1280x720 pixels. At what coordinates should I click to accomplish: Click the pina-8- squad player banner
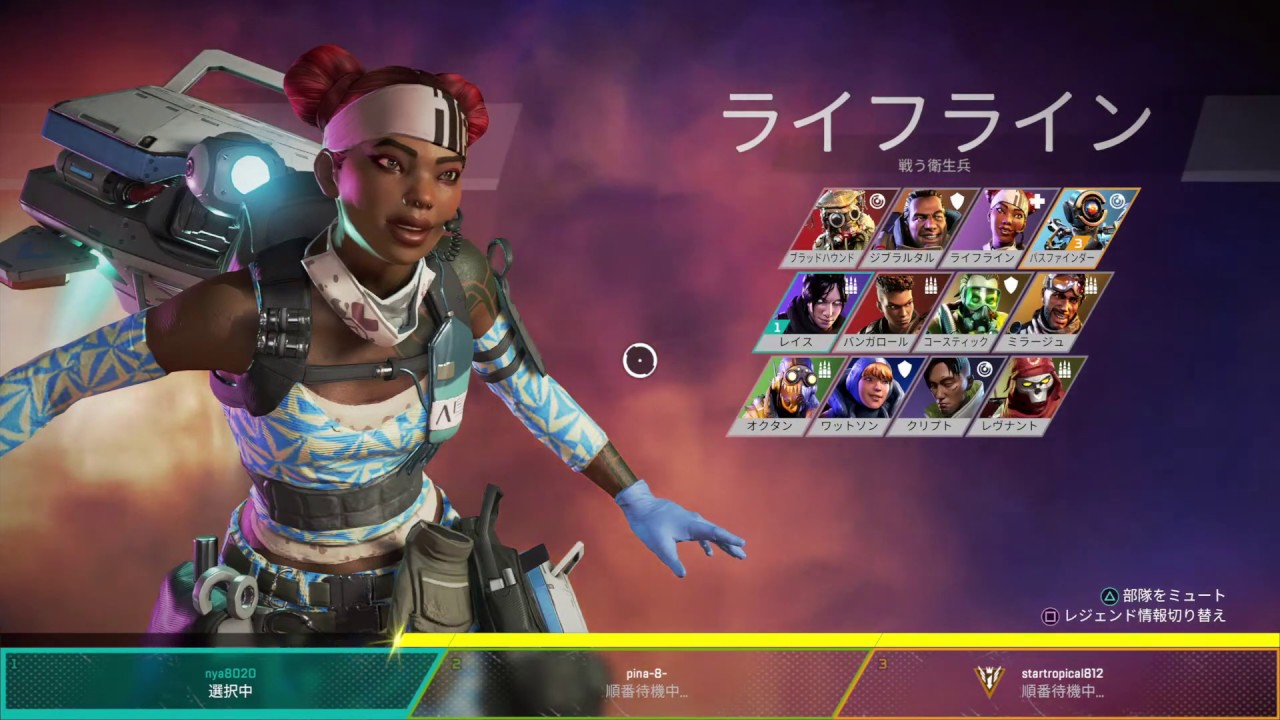pyautogui.click(x=647, y=682)
